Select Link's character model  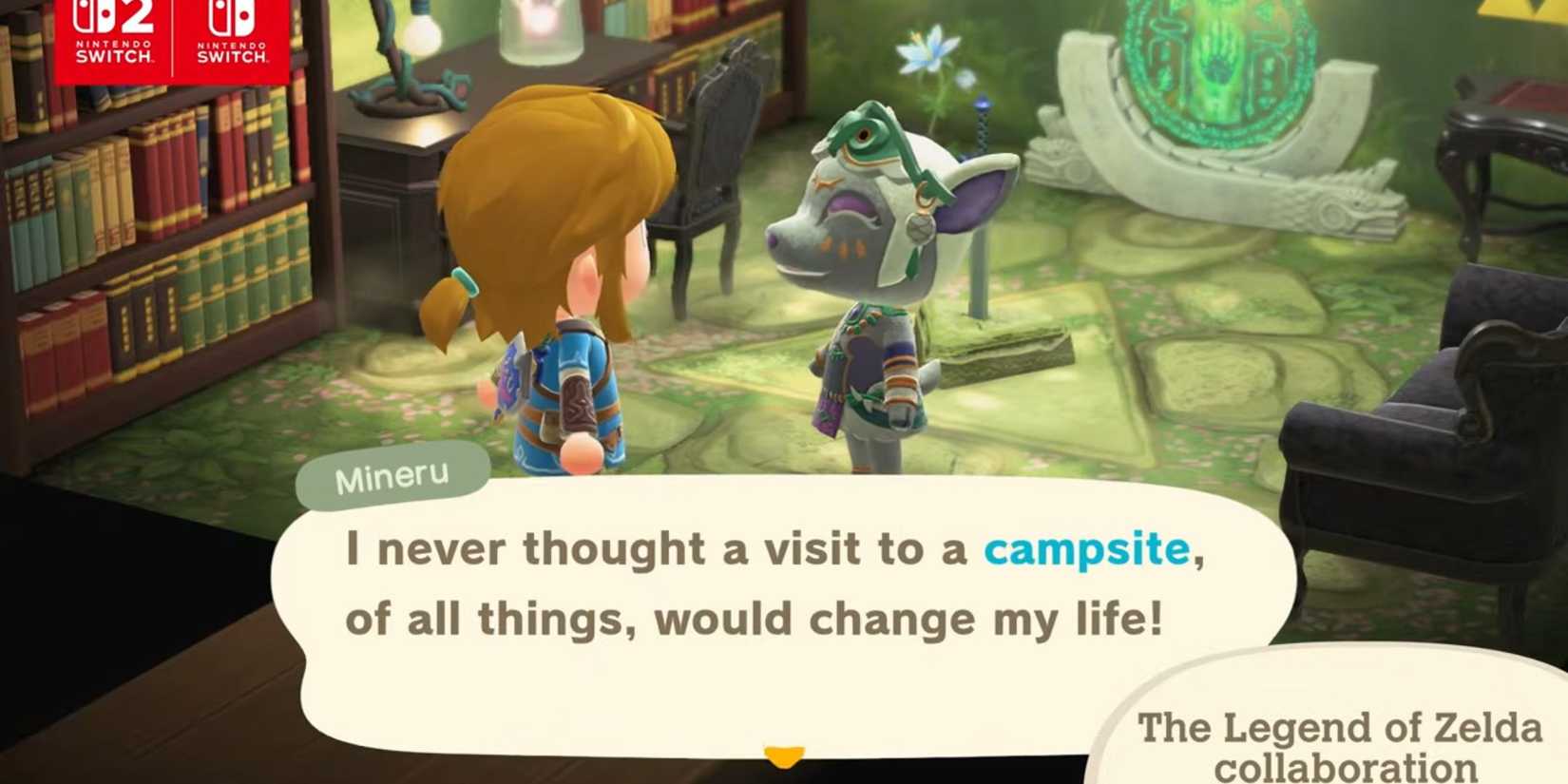[x=551, y=266]
